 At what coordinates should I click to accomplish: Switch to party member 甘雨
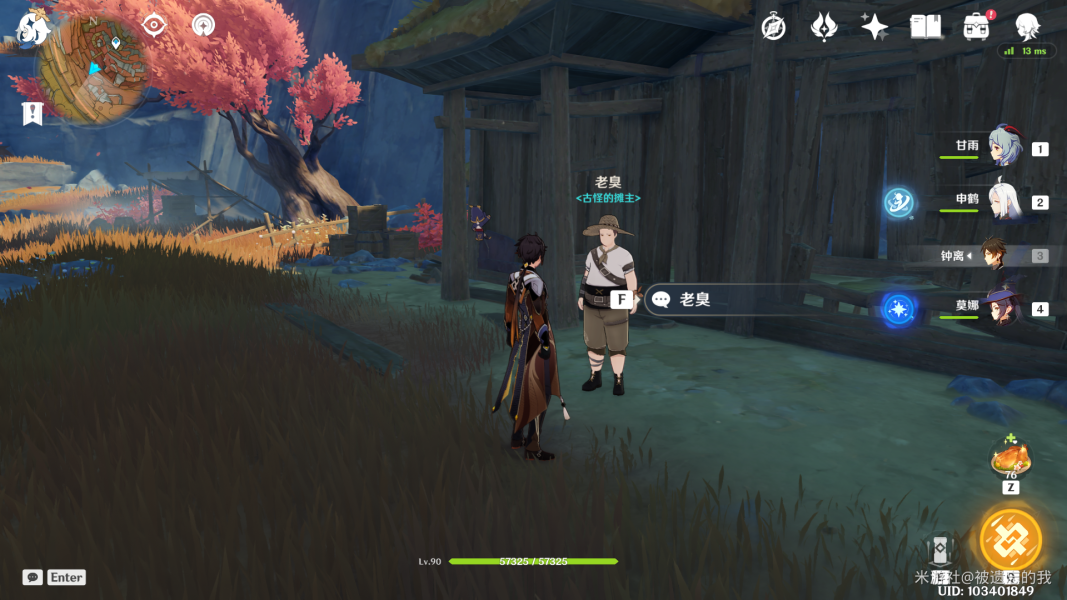click(1003, 147)
